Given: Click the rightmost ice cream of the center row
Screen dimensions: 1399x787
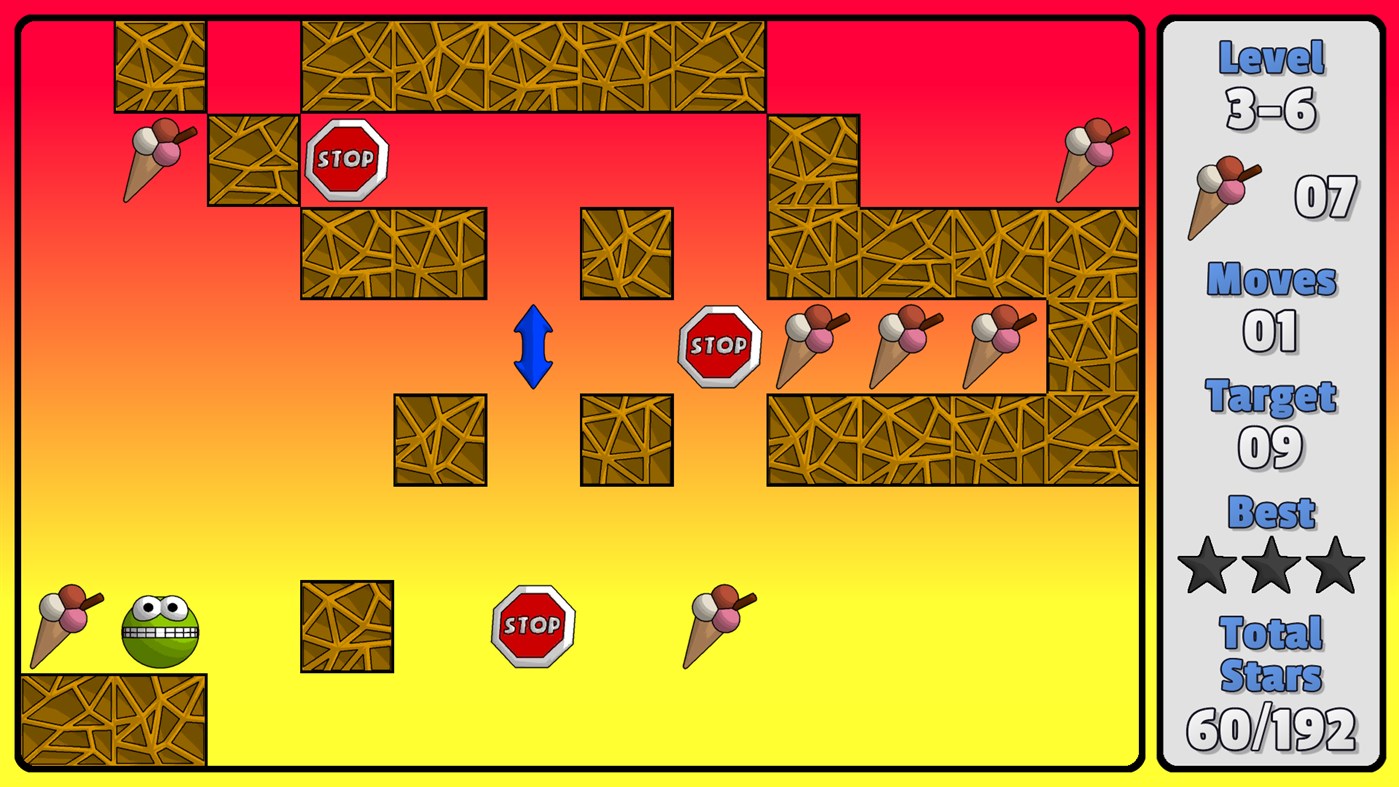Looking at the screenshot, I should point(996,348).
